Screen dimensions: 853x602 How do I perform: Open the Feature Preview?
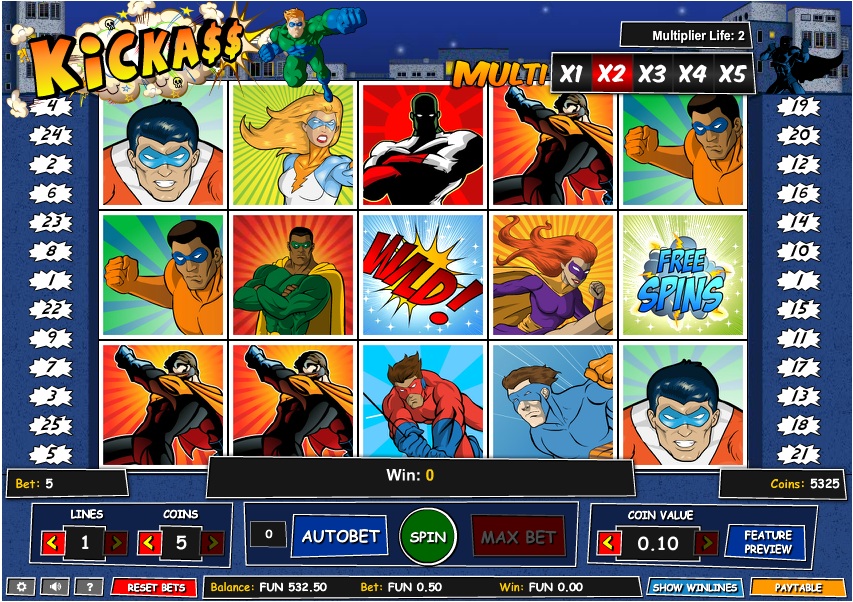tap(767, 542)
